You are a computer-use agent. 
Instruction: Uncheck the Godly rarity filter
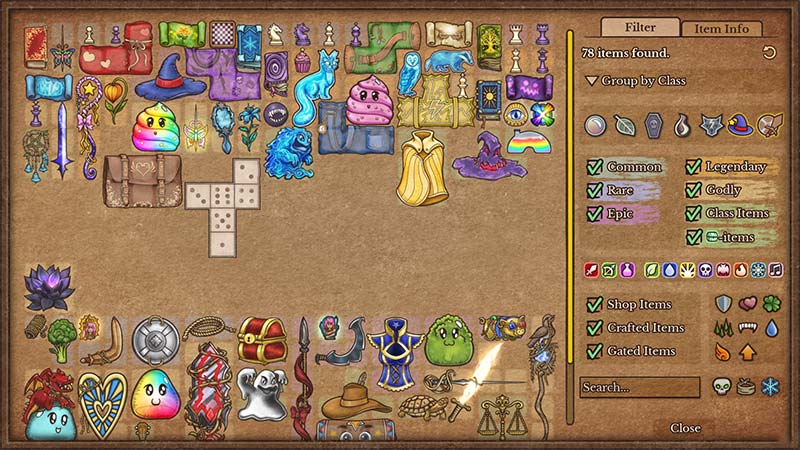693,190
